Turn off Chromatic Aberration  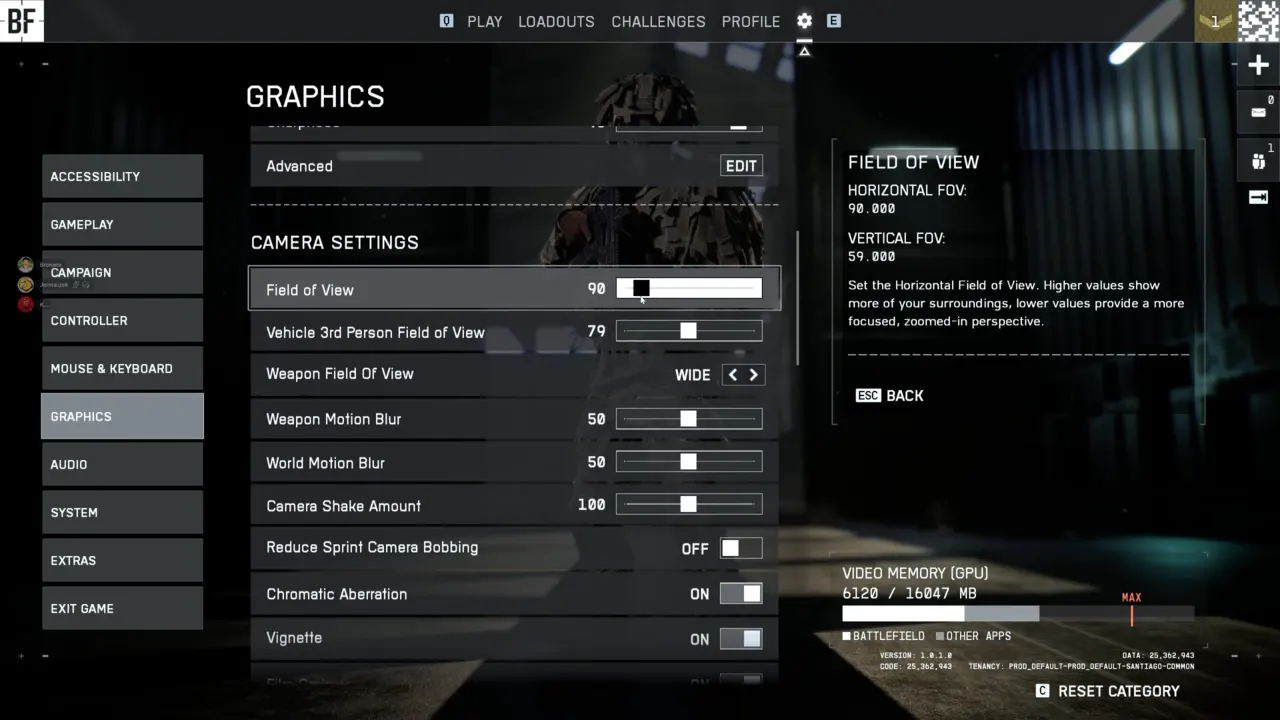pos(741,594)
